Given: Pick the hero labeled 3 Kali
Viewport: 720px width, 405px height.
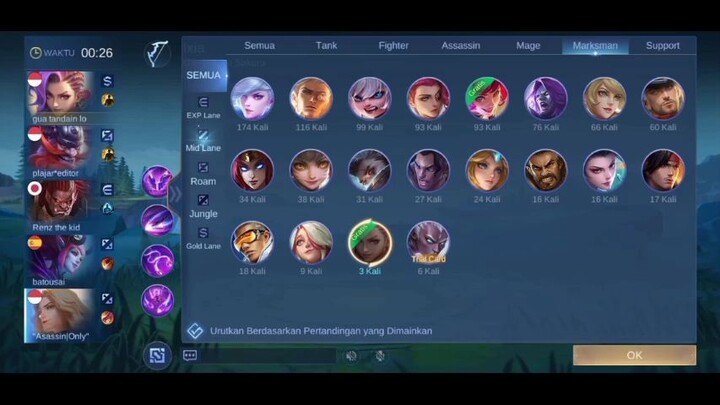Looking at the screenshot, I should point(369,242).
